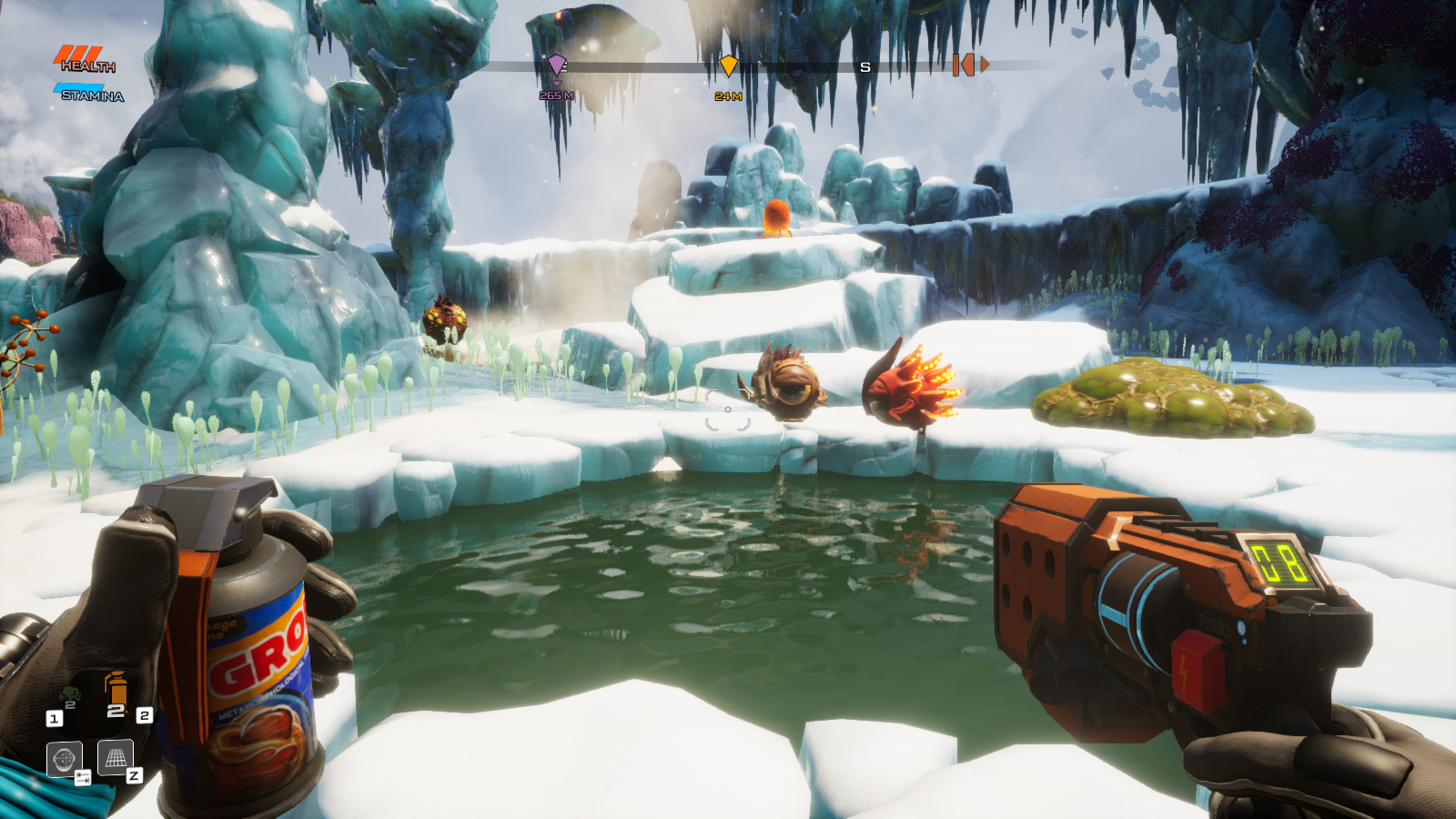Toggle the keybind badge labeled Z
1456x819 pixels.
[134, 775]
